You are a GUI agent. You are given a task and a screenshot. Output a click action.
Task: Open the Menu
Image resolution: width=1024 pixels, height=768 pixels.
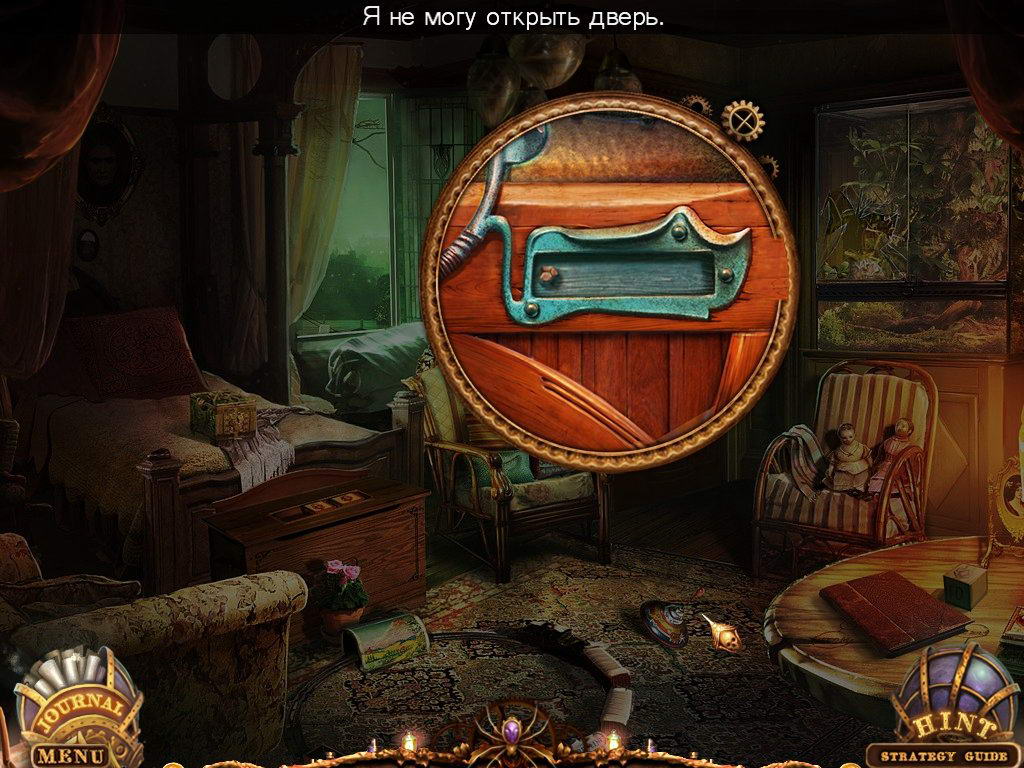tap(70, 754)
